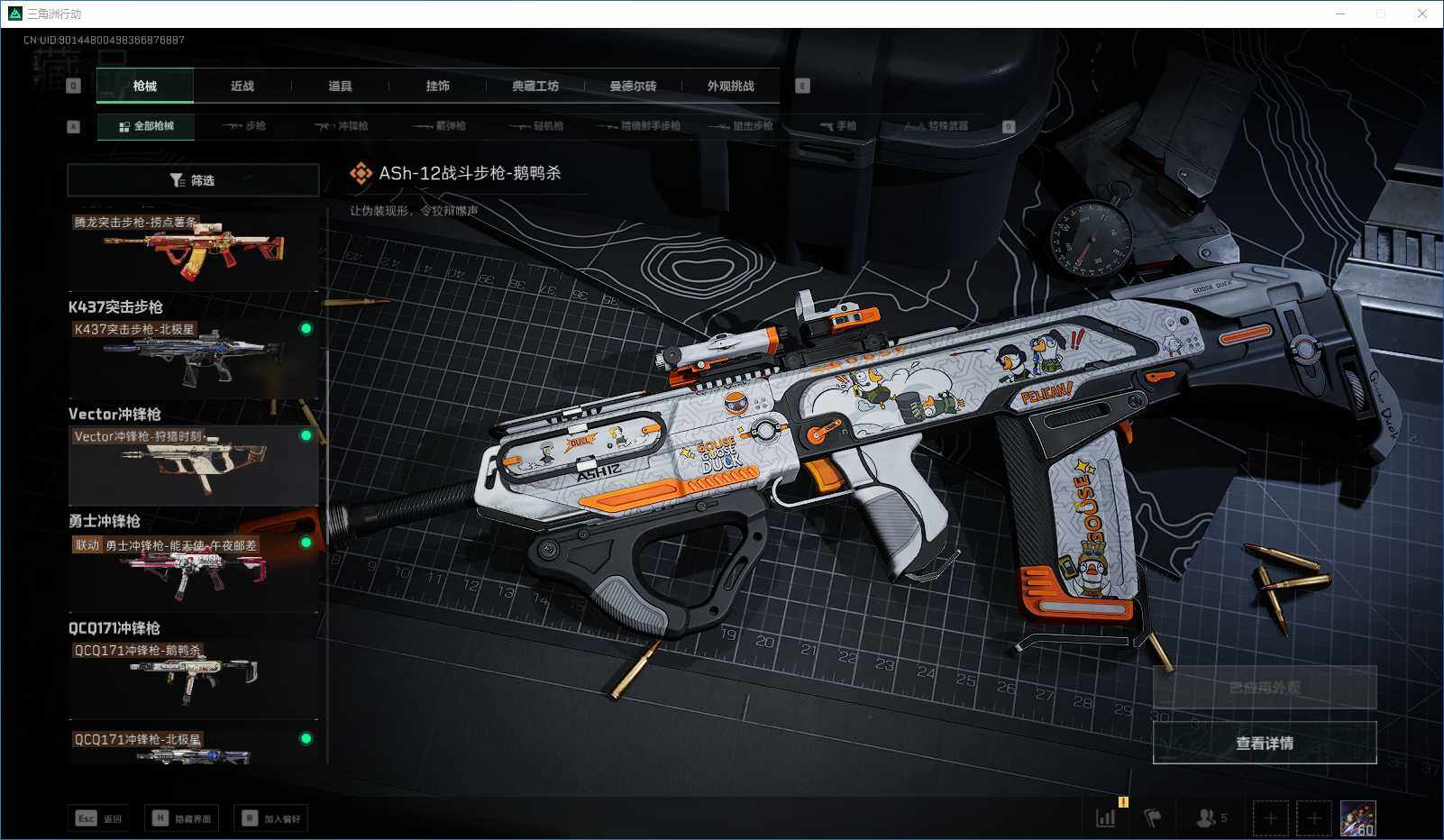Switch to the 曼德尔砖 tab
Screen dimensions: 1444x840
point(633,87)
